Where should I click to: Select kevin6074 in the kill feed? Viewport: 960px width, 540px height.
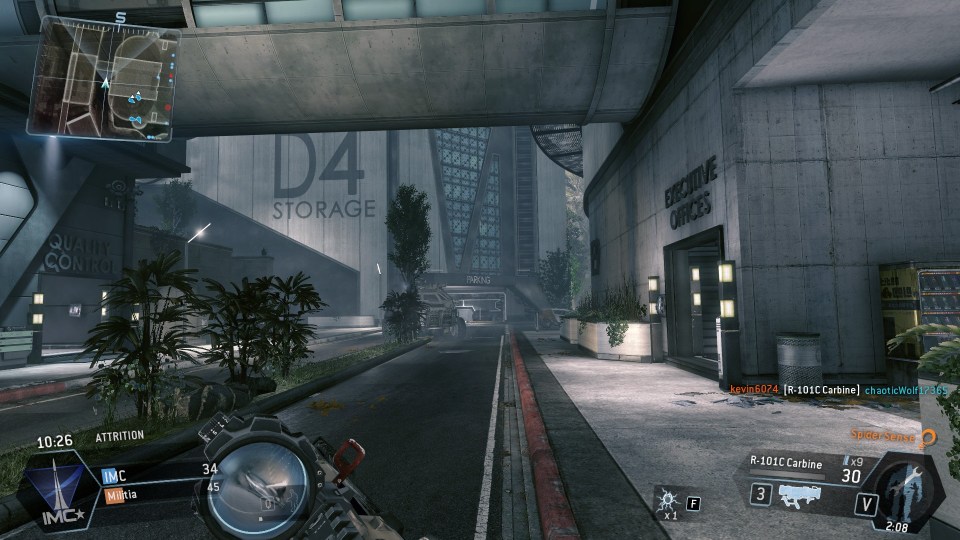(753, 389)
